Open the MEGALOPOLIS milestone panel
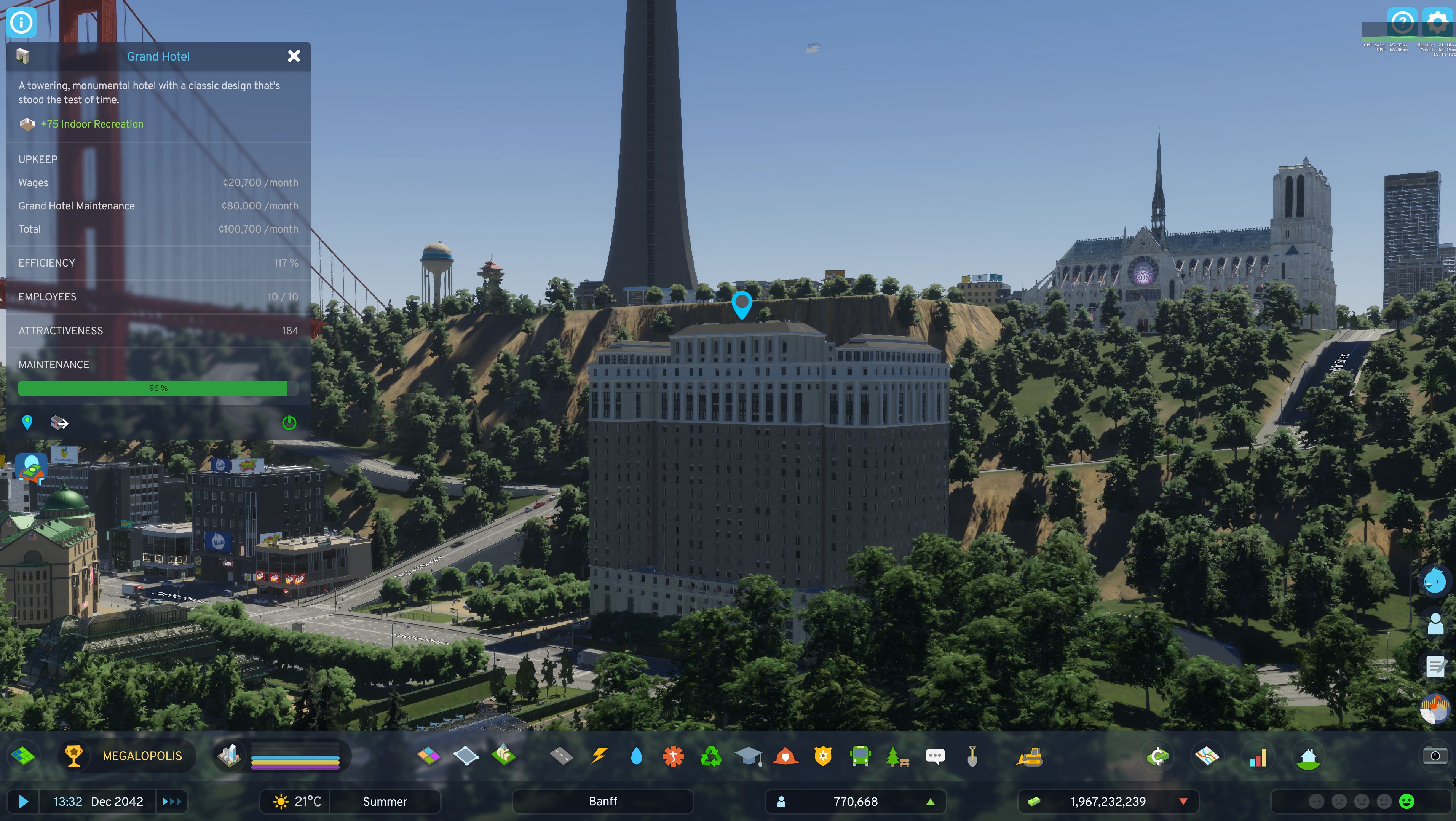The height and width of the screenshot is (821, 1456). click(x=127, y=756)
